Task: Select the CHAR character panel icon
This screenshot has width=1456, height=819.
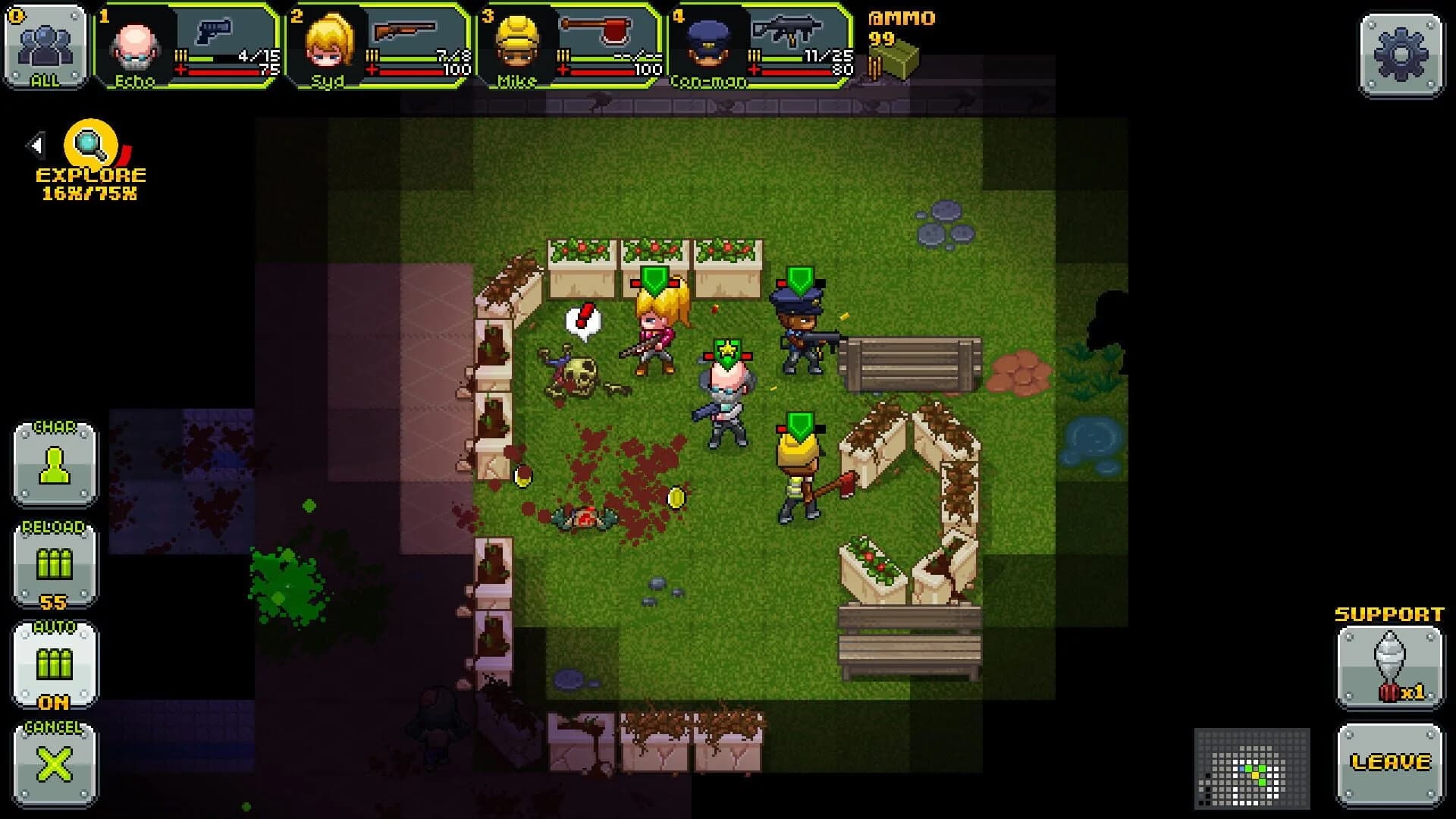Action: coord(53,466)
